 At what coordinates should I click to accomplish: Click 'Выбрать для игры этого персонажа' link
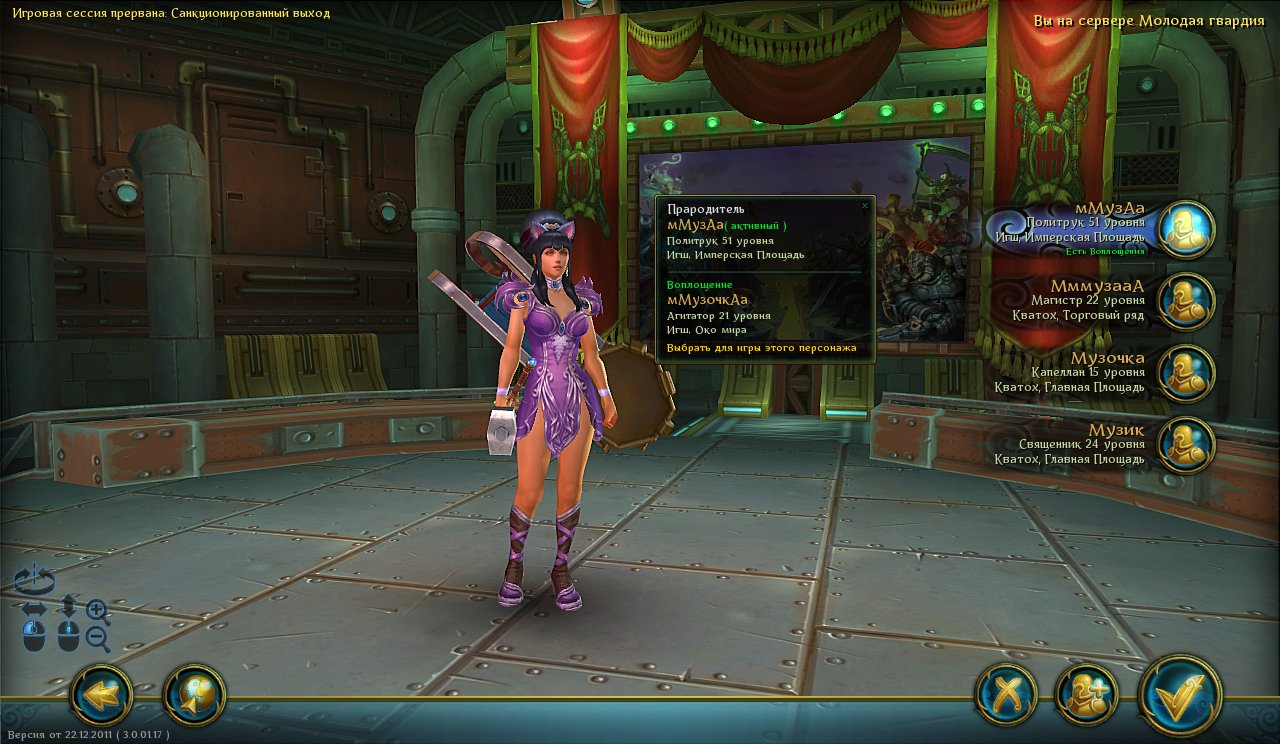point(760,348)
